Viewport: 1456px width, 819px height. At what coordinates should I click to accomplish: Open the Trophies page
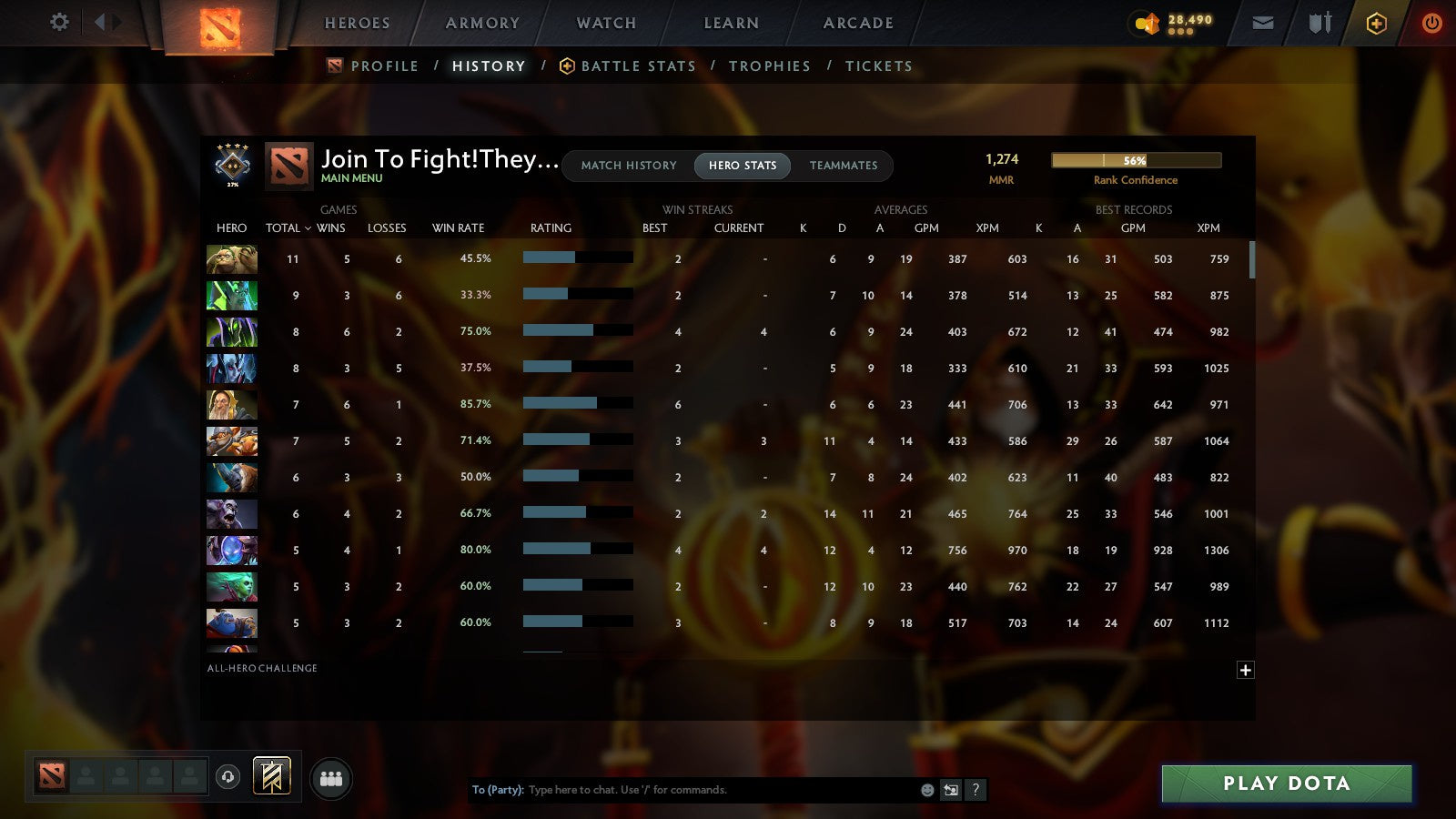coord(770,66)
